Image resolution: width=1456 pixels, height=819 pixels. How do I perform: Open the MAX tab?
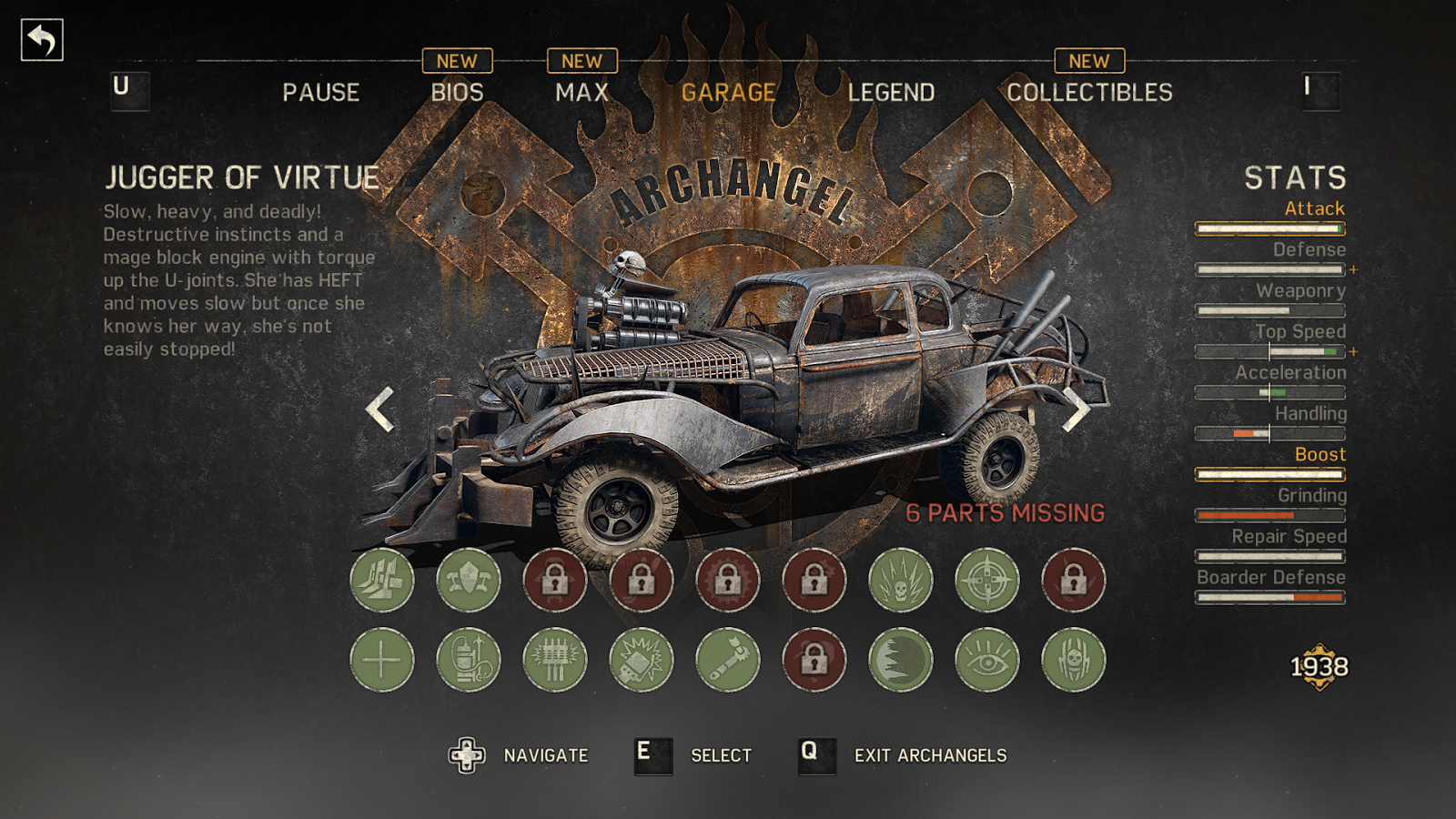[581, 92]
